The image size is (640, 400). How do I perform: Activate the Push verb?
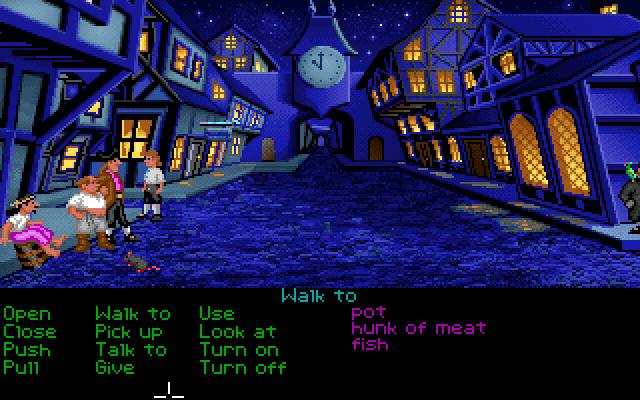click(x=26, y=349)
